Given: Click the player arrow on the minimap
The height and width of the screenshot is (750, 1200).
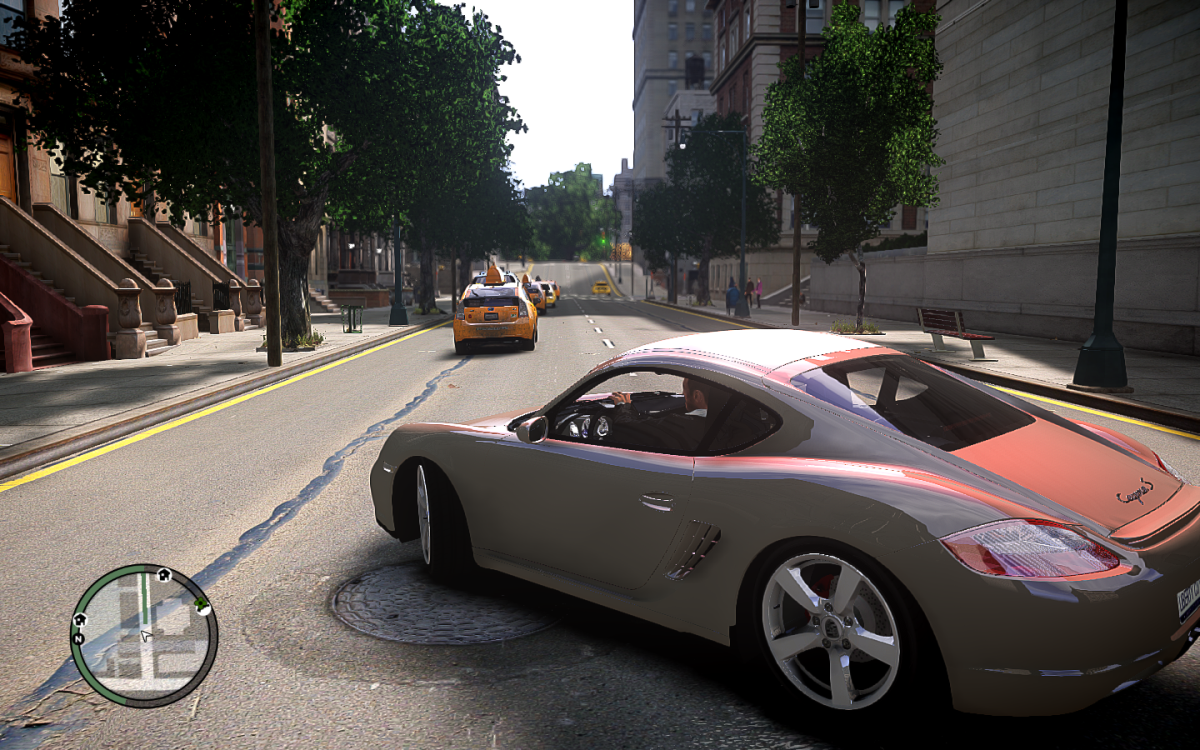Looking at the screenshot, I should click(146, 635).
